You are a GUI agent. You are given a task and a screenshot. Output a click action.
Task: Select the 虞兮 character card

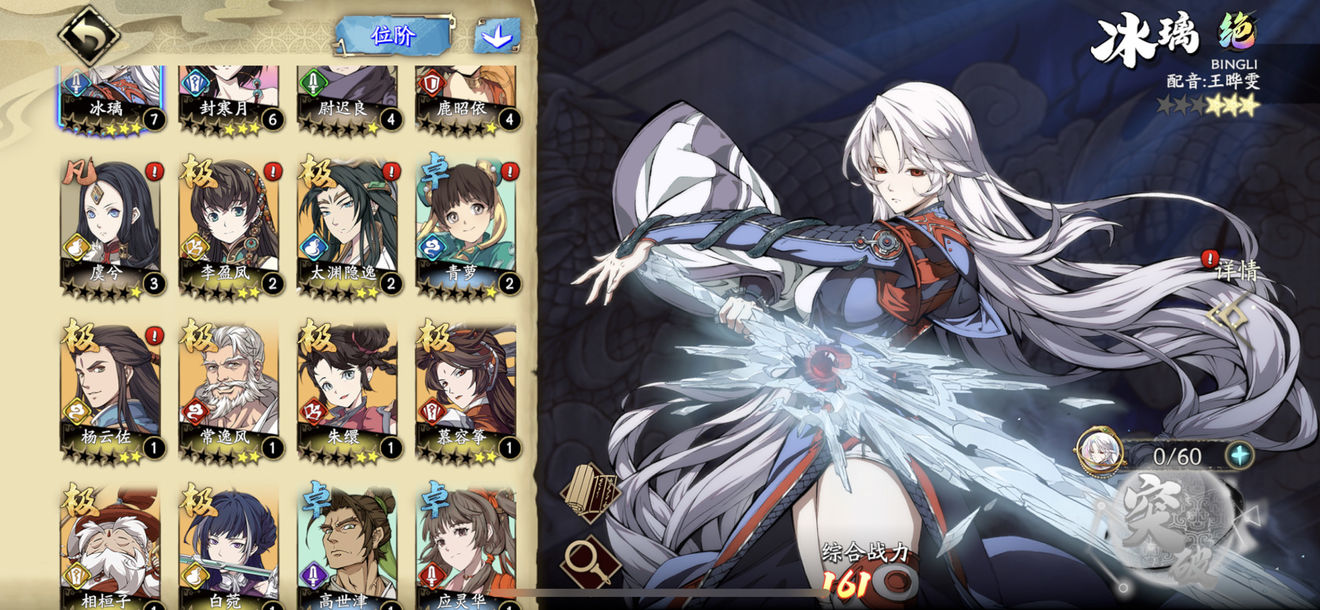[110, 227]
